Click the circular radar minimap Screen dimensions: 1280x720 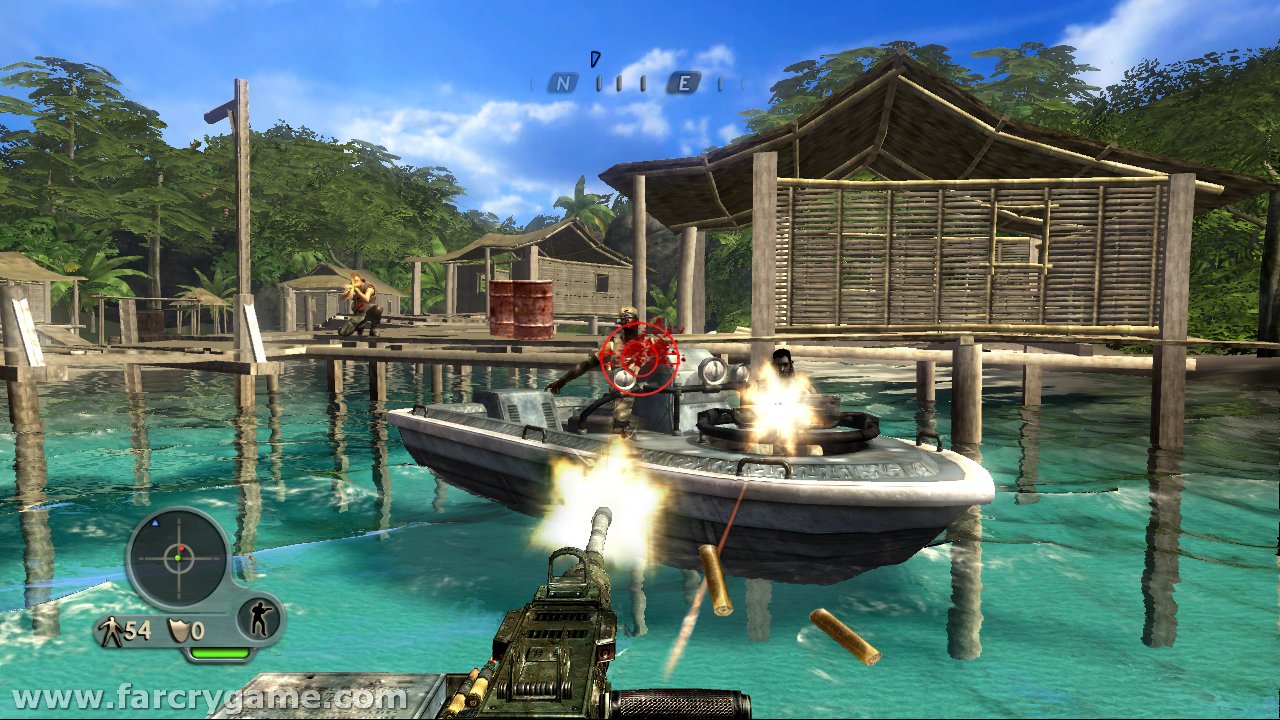coord(179,557)
